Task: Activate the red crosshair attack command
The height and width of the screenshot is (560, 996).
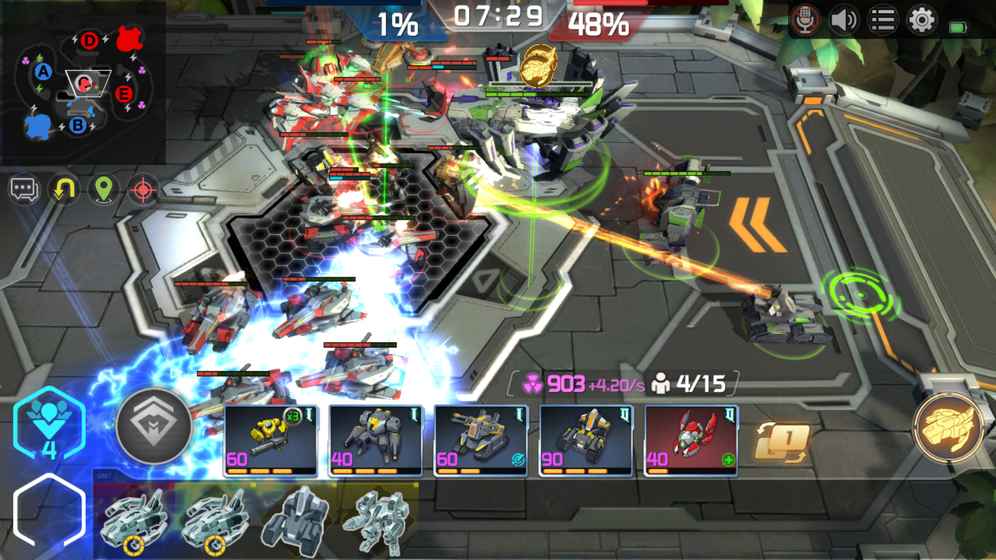Action: click(144, 189)
